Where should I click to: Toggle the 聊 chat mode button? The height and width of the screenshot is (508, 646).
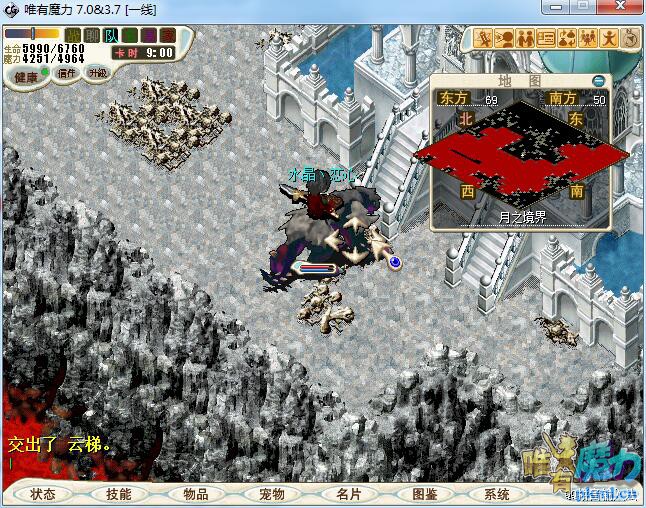[x=92, y=36]
